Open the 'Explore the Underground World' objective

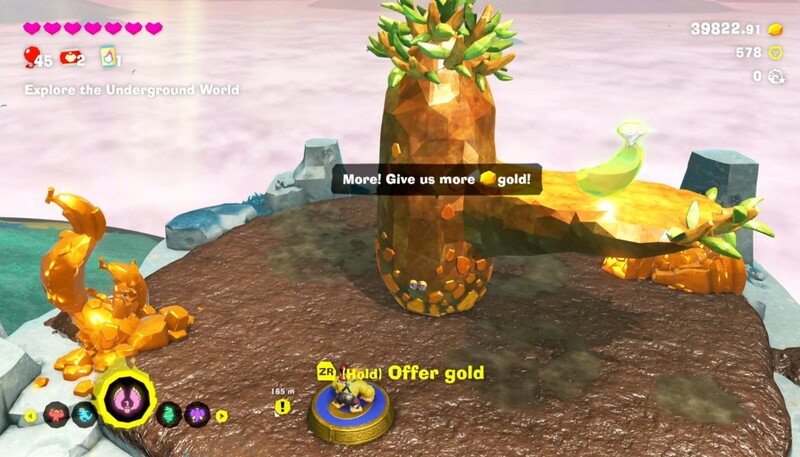132,90
